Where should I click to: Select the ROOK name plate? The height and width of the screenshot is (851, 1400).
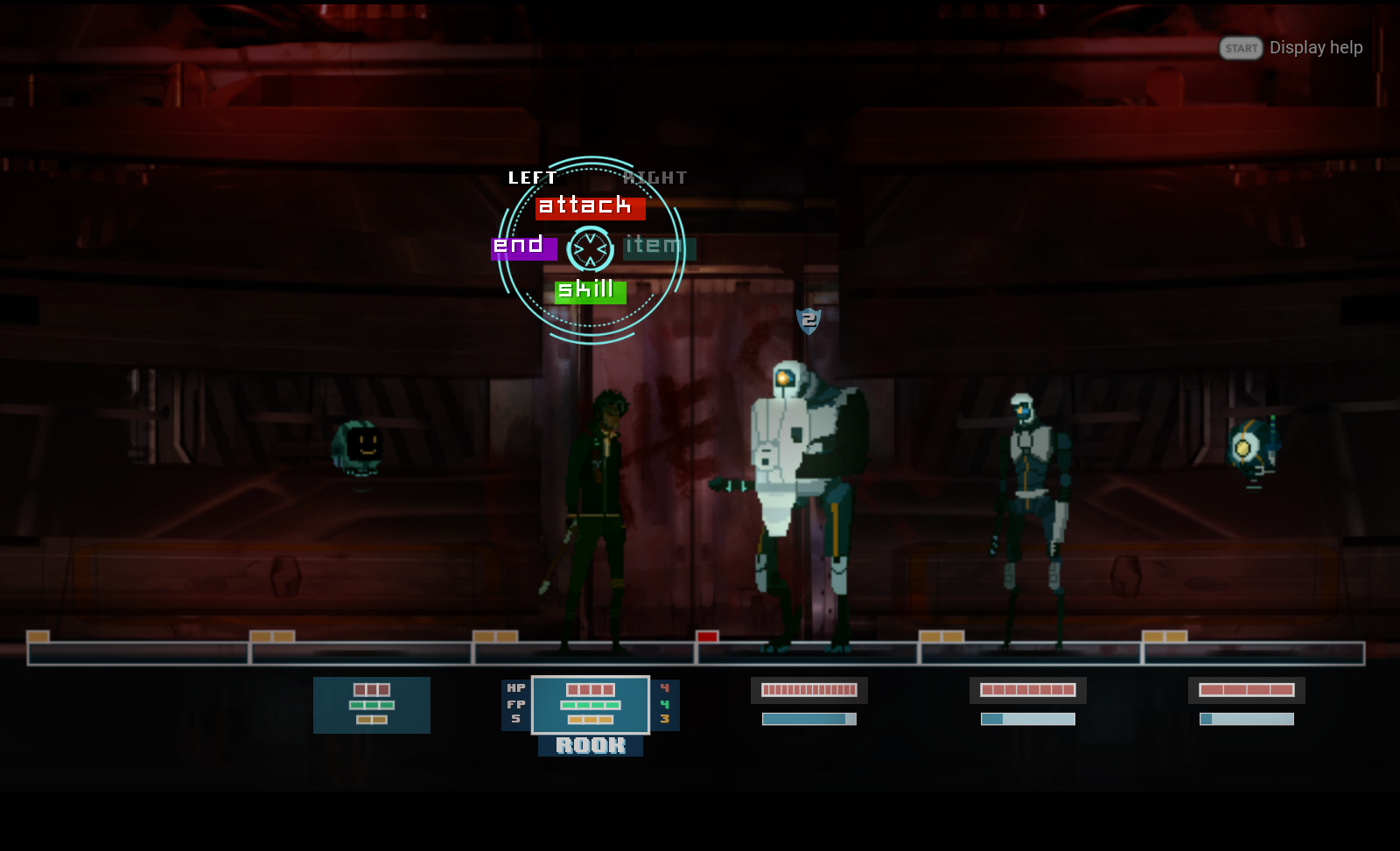tap(591, 745)
